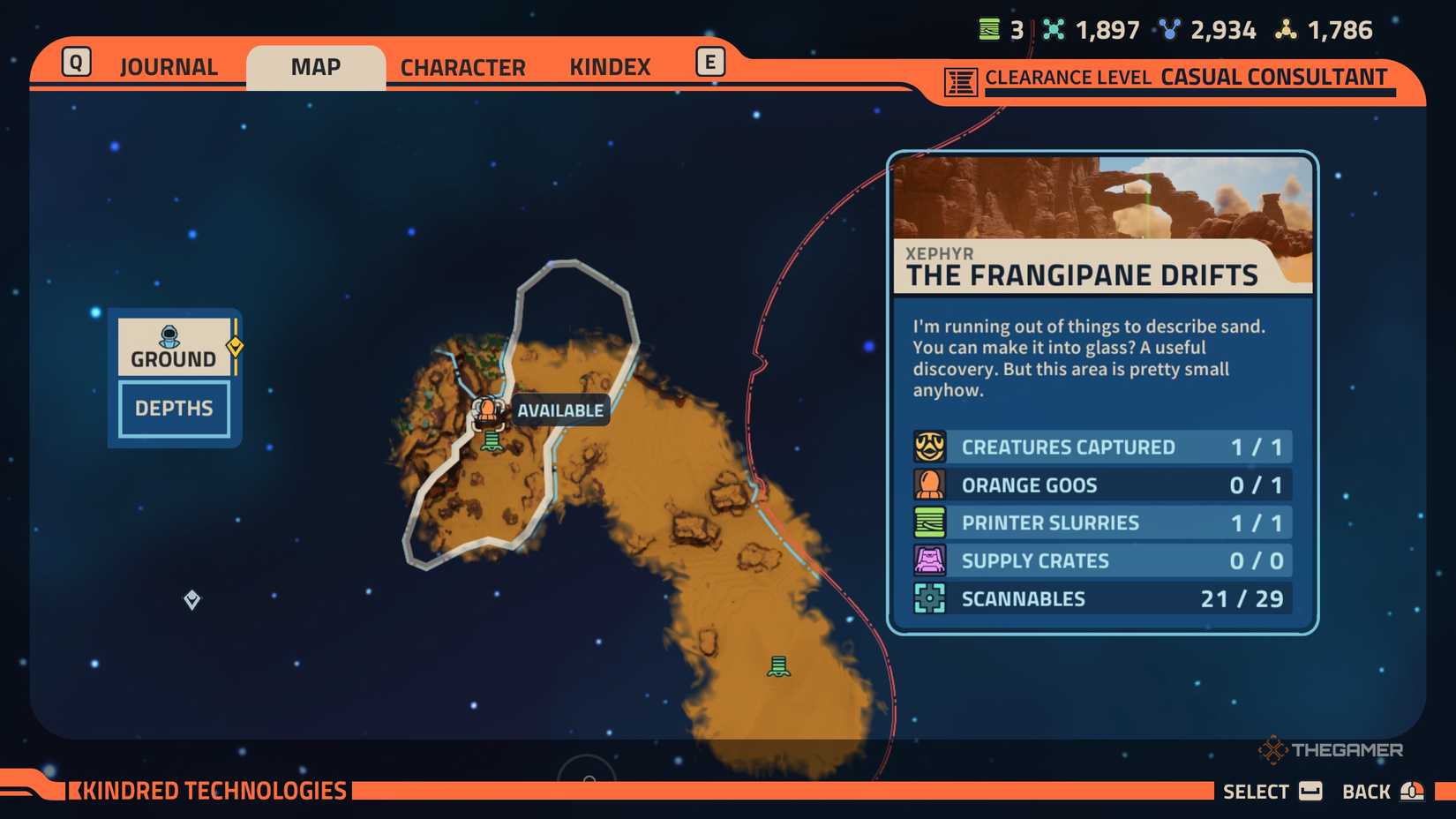The image size is (1456, 819).
Task: Toggle the diamond marker beside GROUND
Action: coord(234,347)
